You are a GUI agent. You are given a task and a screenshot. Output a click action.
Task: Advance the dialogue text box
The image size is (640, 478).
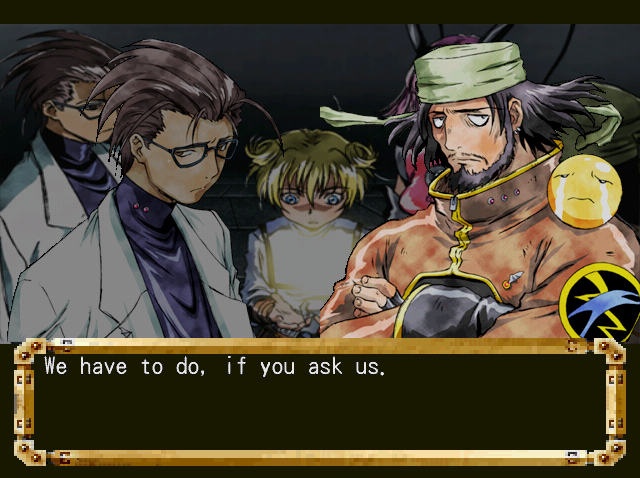tap(319, 402)
